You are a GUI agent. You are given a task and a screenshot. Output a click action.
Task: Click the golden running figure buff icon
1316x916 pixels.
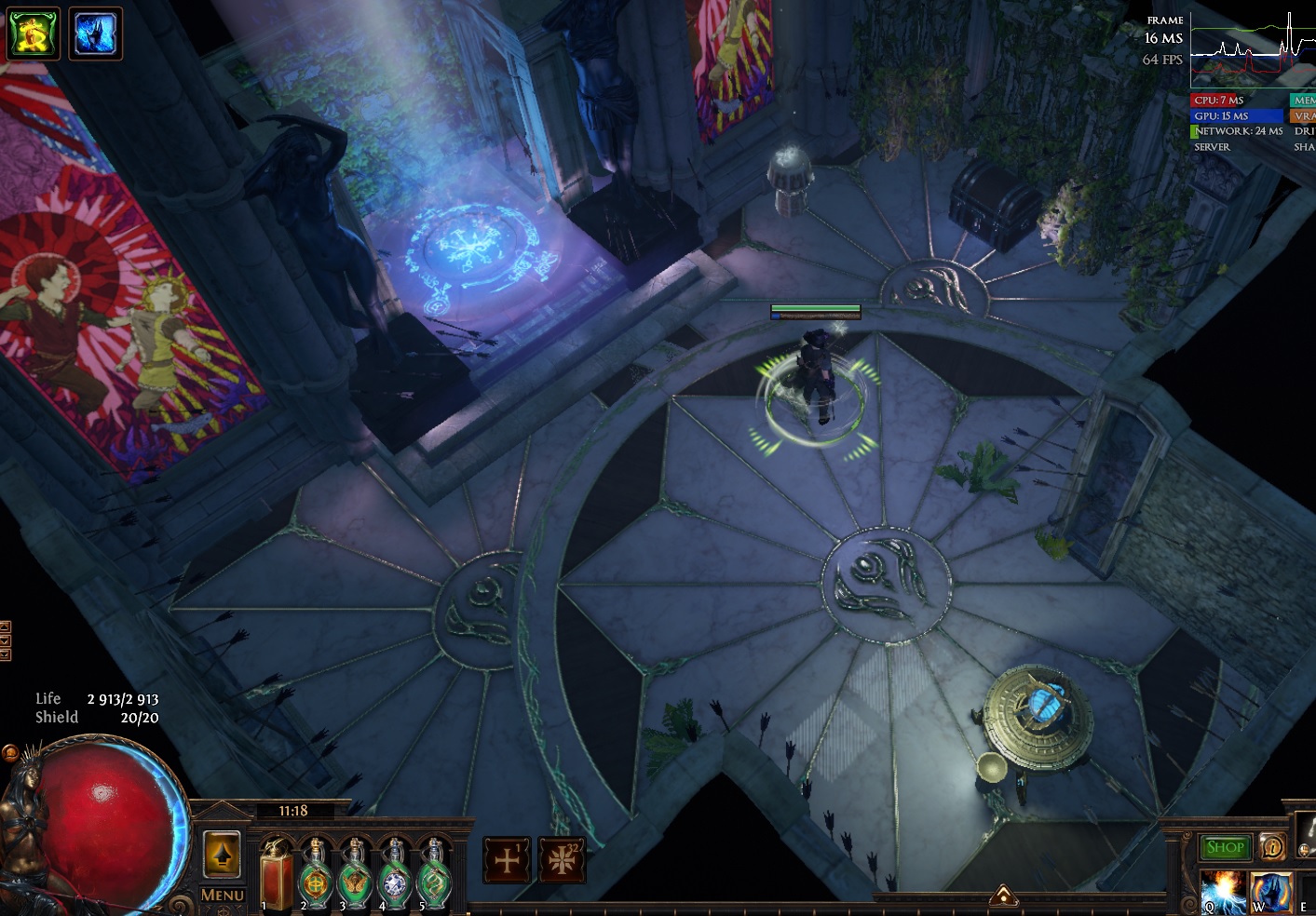point(34,33)
